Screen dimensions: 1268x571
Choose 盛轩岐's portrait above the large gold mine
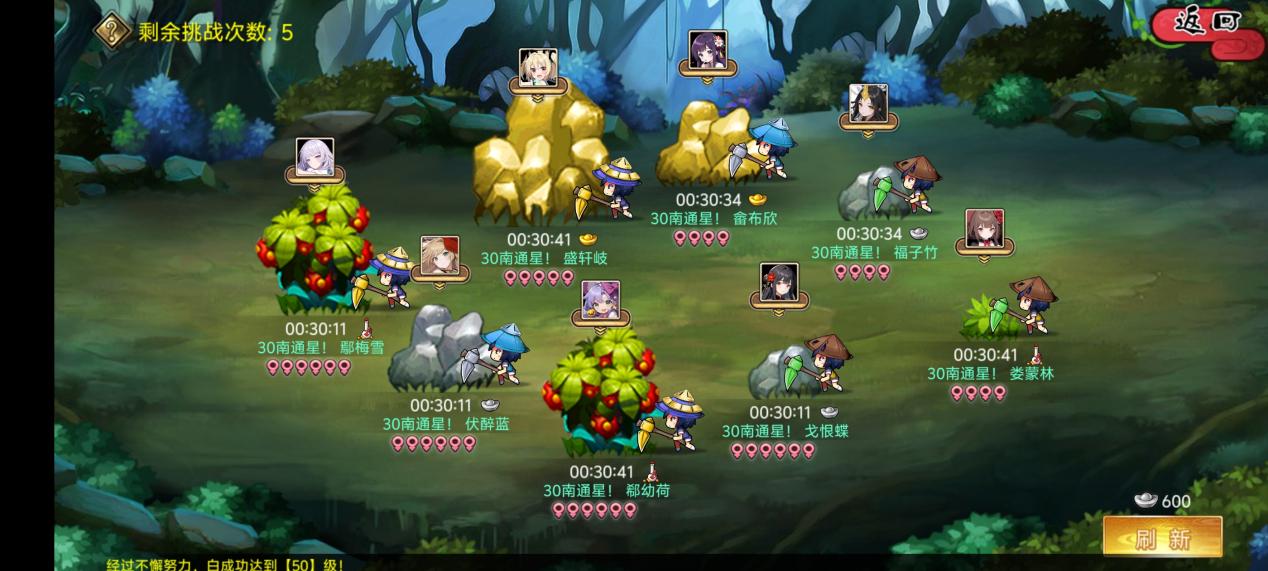(538, 68)
